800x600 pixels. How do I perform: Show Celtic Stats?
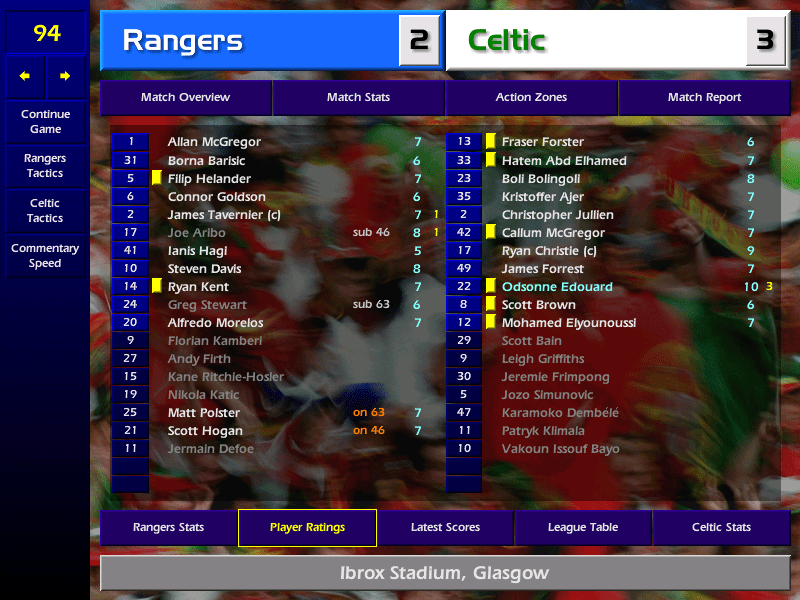click(721, 527)
